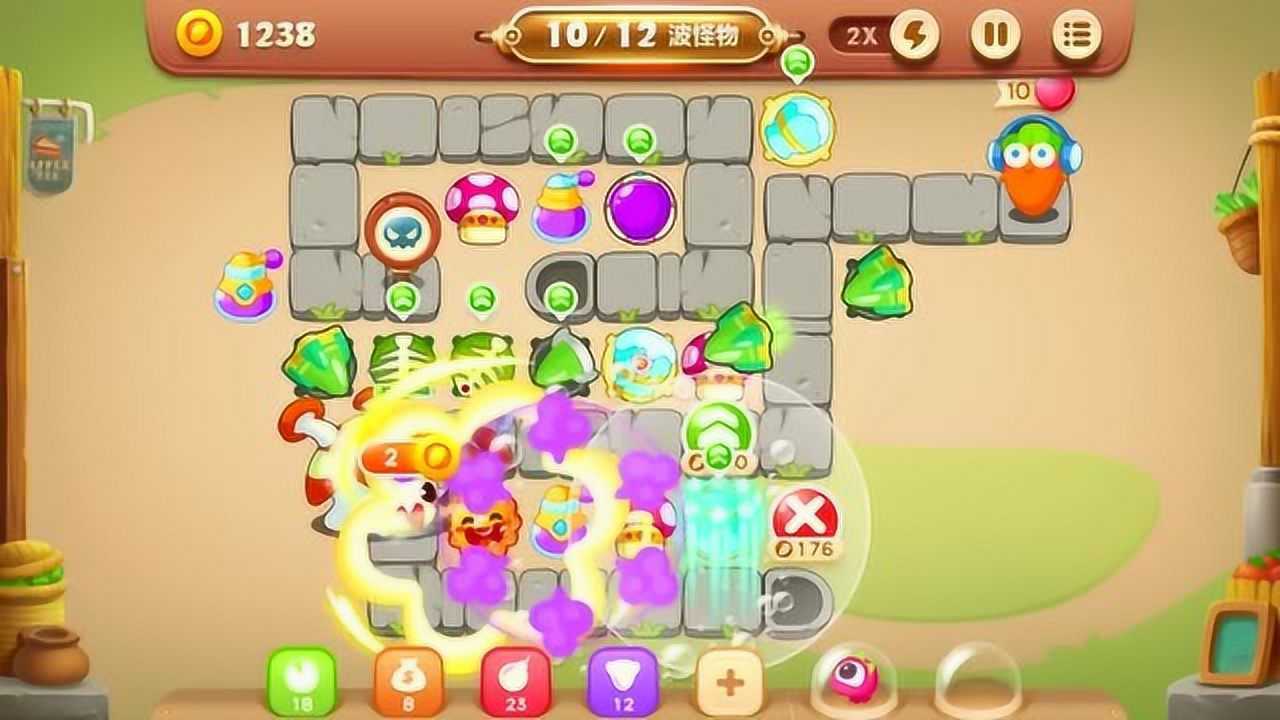Use the green power-up with 18 left

pyautogui.click(x=301, y=682)
